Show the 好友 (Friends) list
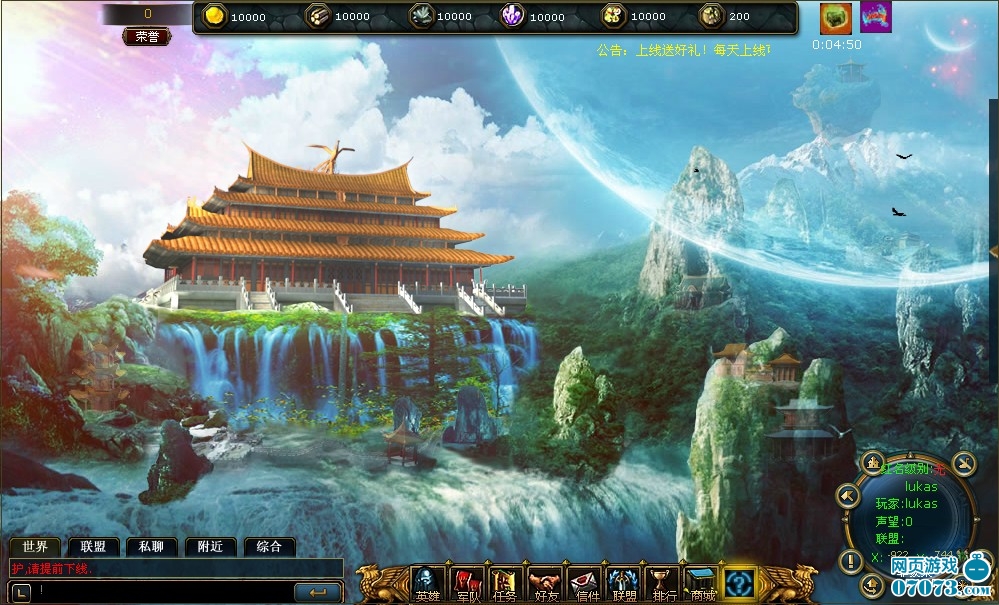 [x=545, y=583]
